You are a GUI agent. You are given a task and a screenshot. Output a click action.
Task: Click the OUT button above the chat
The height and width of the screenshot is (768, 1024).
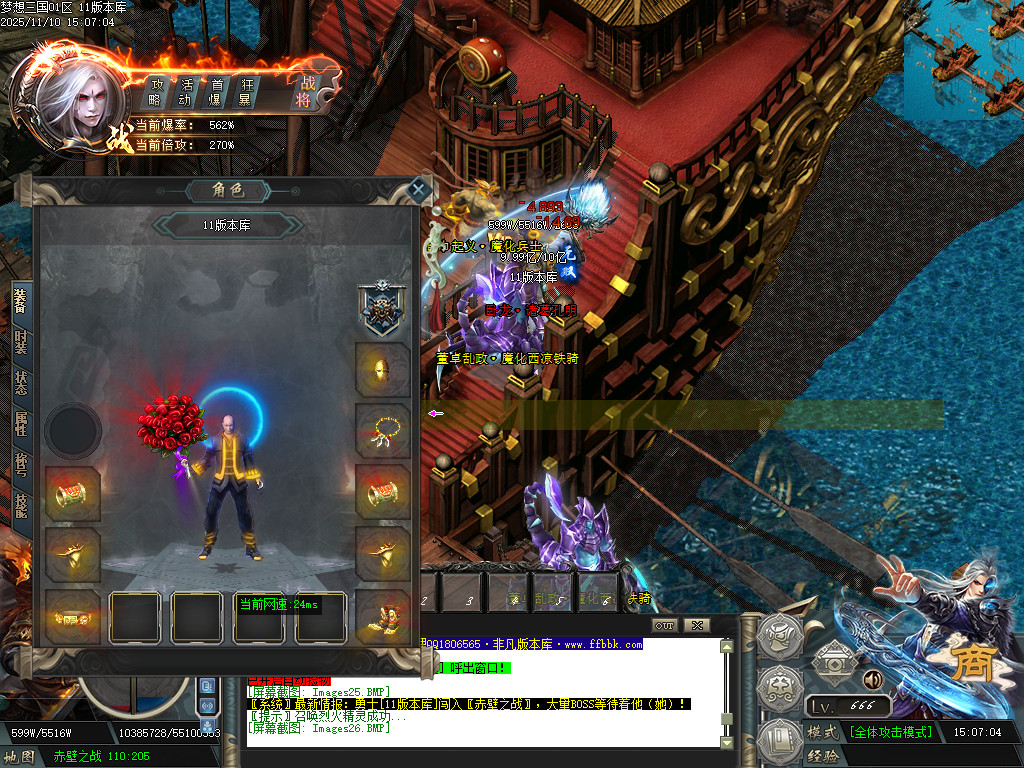tap(664, 626)
